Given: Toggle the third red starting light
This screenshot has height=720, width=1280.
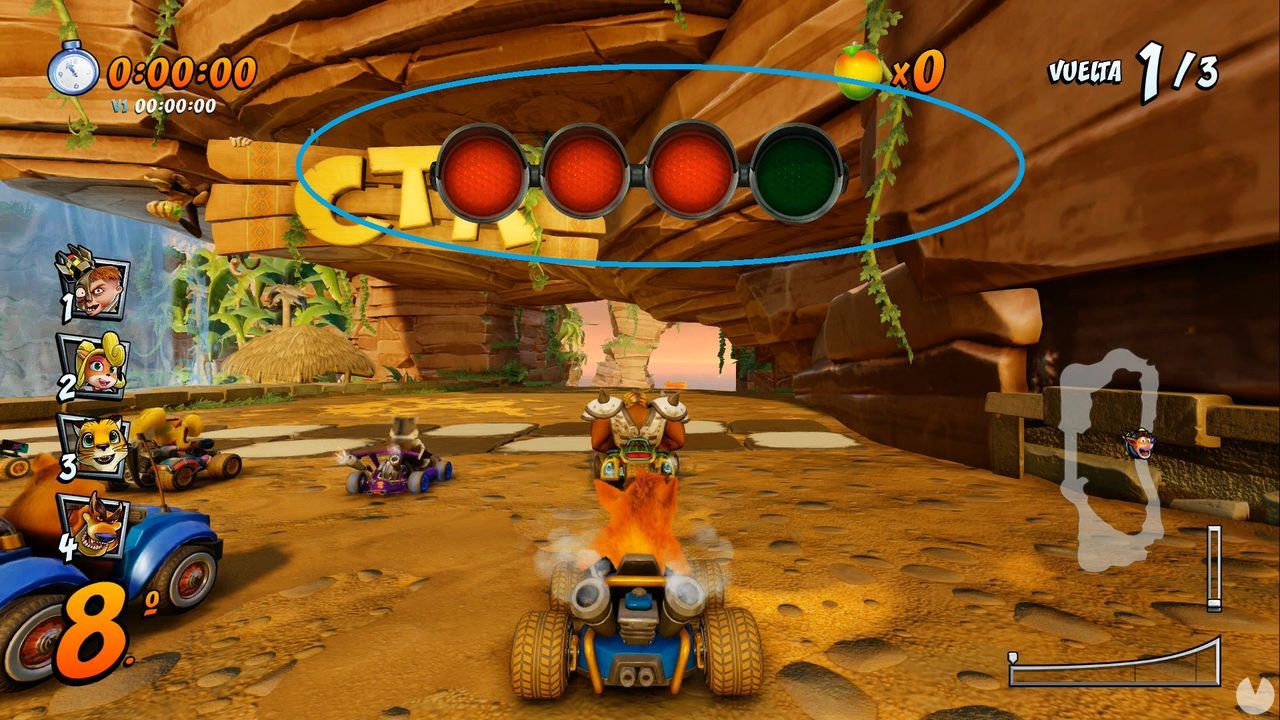Looking at the screenshot, I should coord(691,170).
